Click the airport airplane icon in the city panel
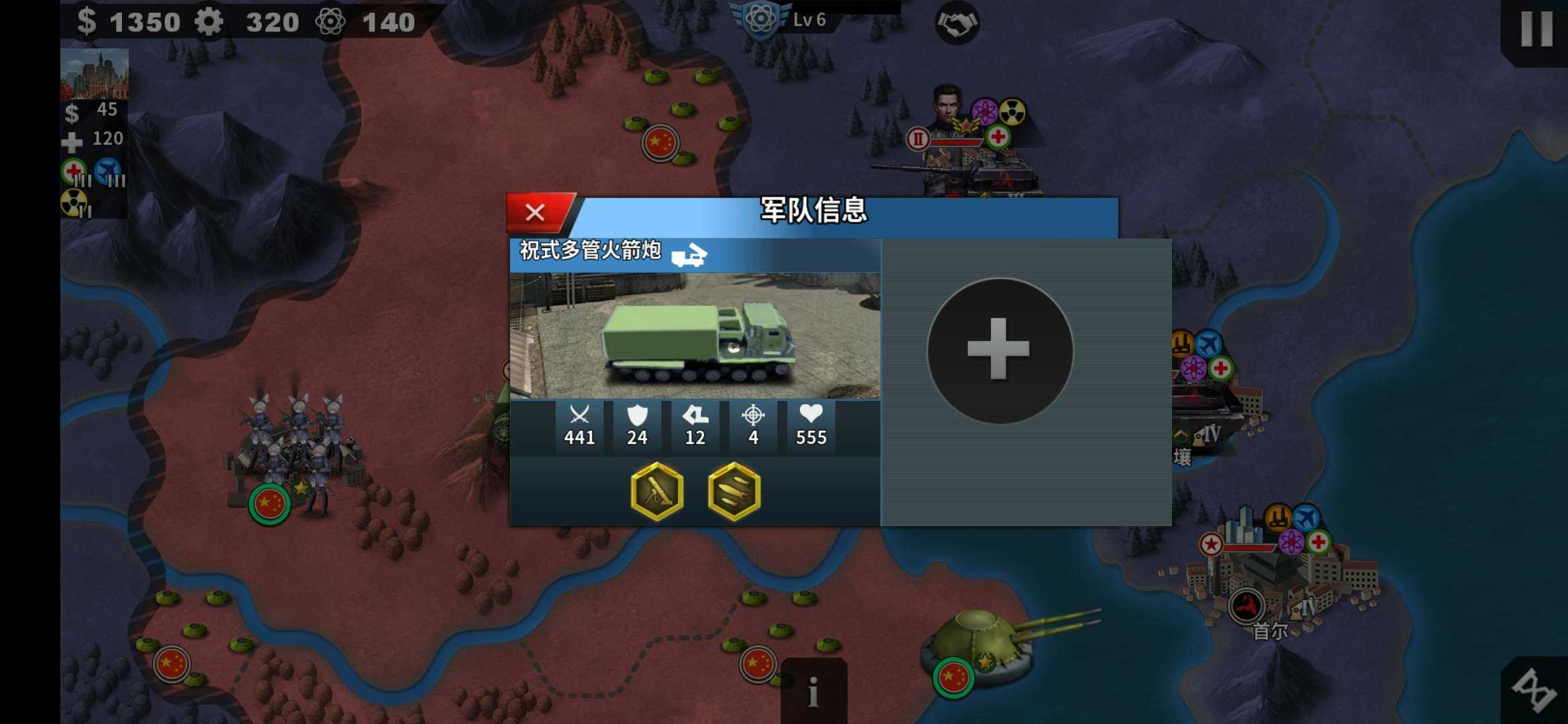 107,169
